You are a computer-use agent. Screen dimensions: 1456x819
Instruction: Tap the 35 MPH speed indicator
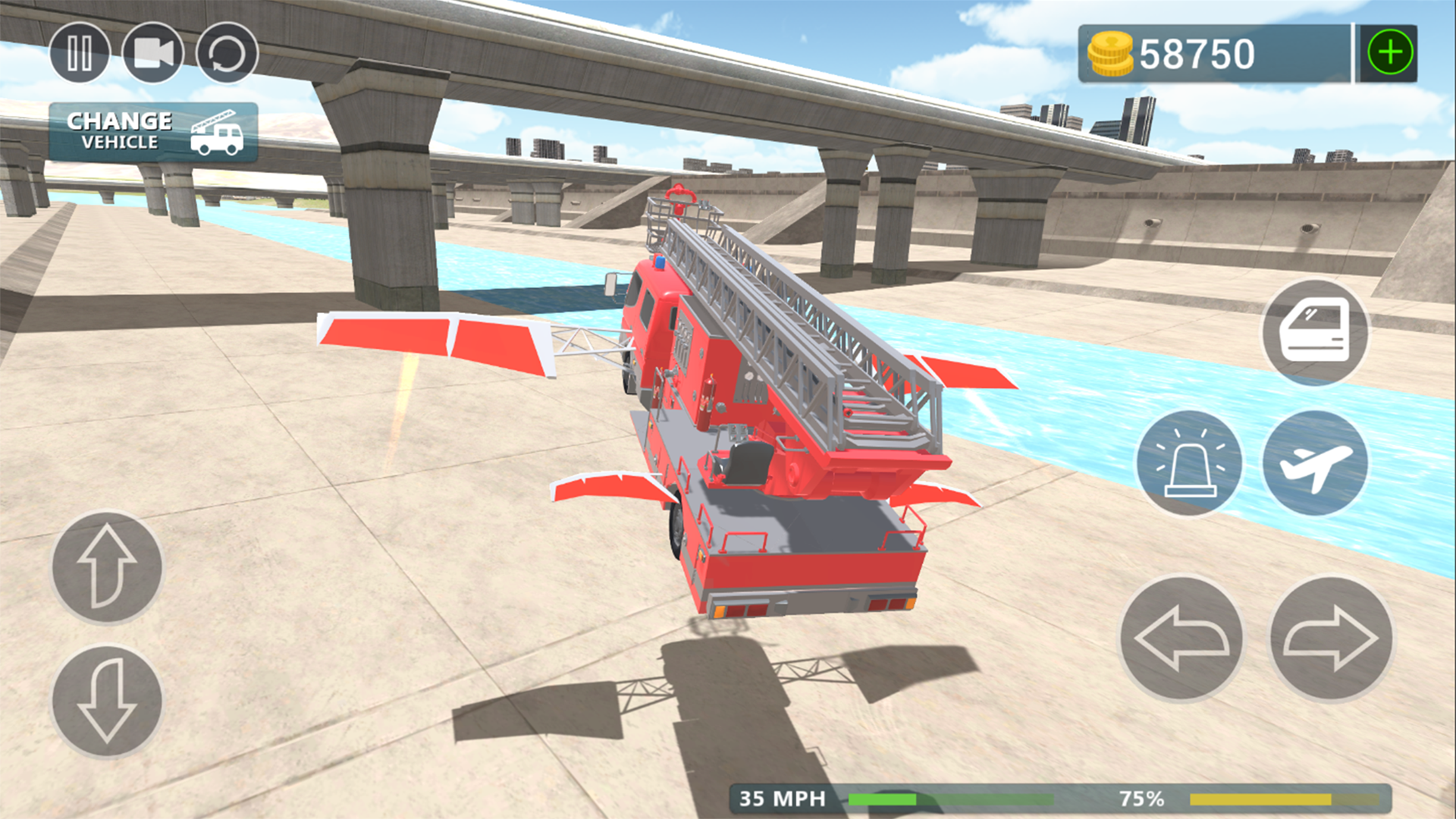tap(781, 798)
